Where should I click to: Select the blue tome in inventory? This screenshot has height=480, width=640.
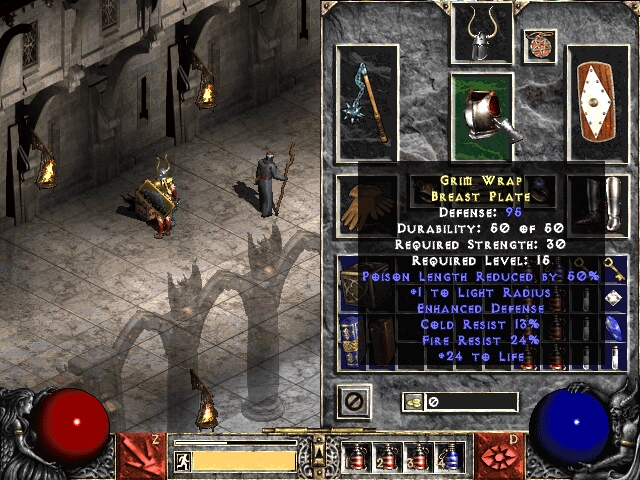(350, 338)
